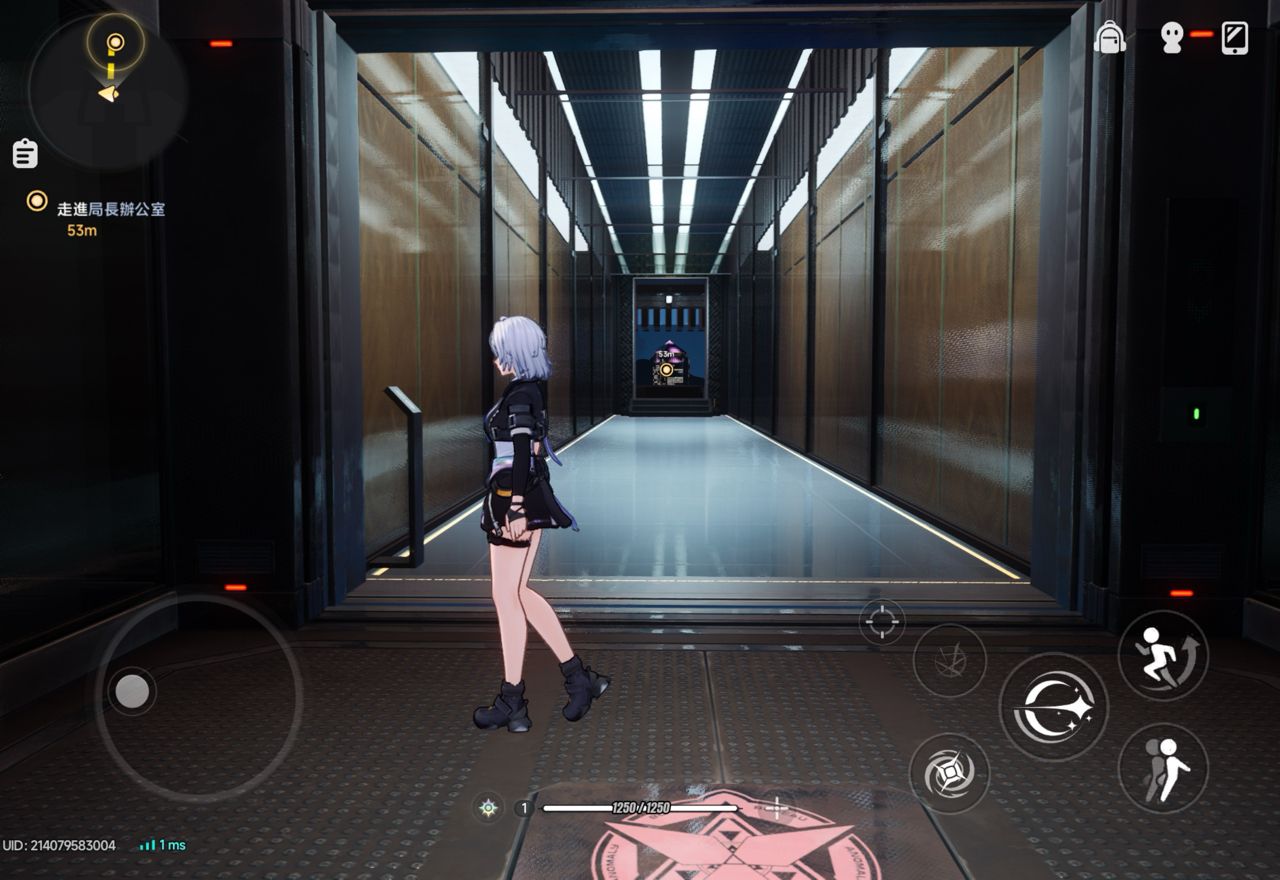Tap the two-figure character swap button
Viewport: 1280px width, 880px height.
click(1162, 768)
